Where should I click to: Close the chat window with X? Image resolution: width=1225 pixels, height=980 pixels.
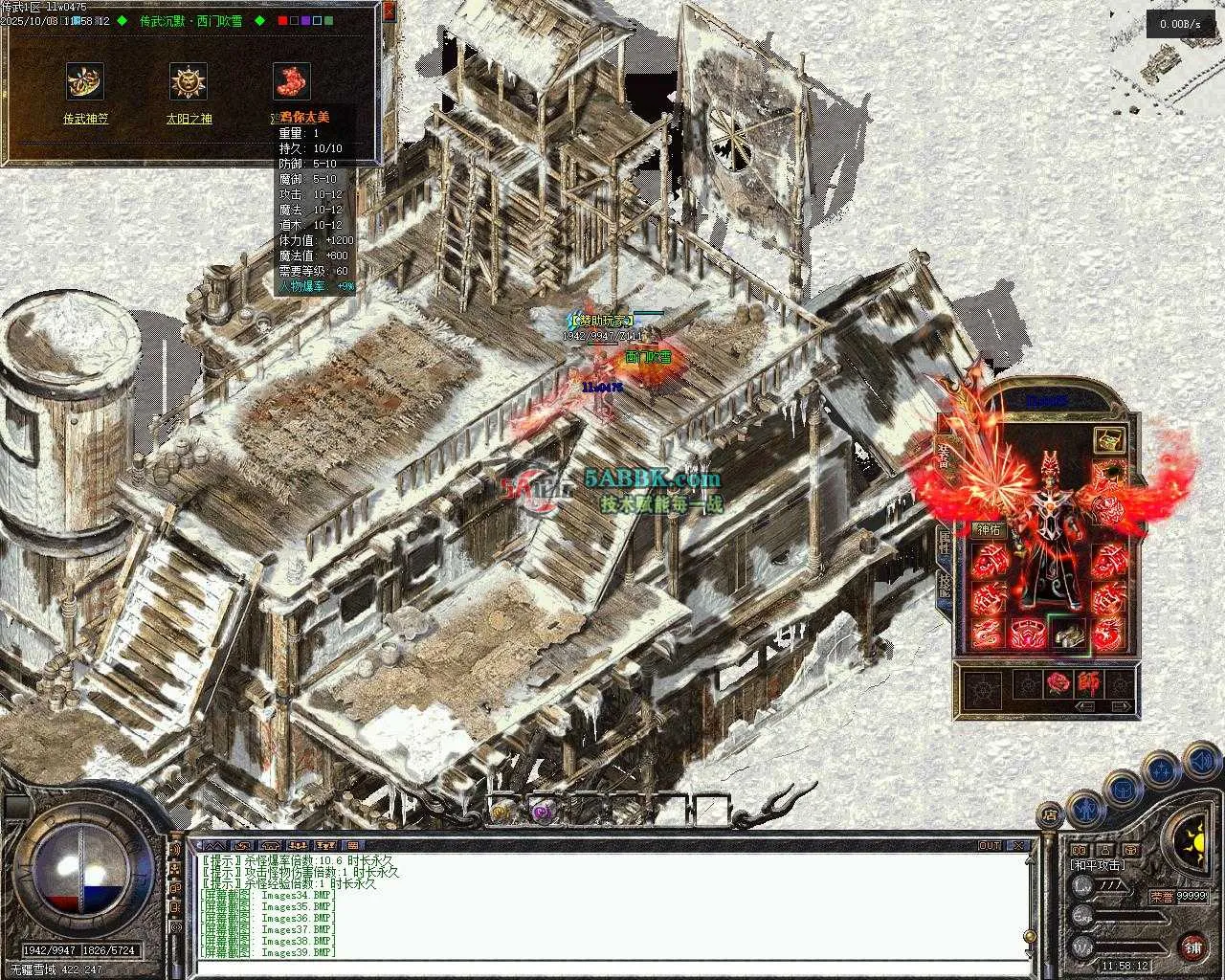pyautogui.click(x=1020, y=846)
